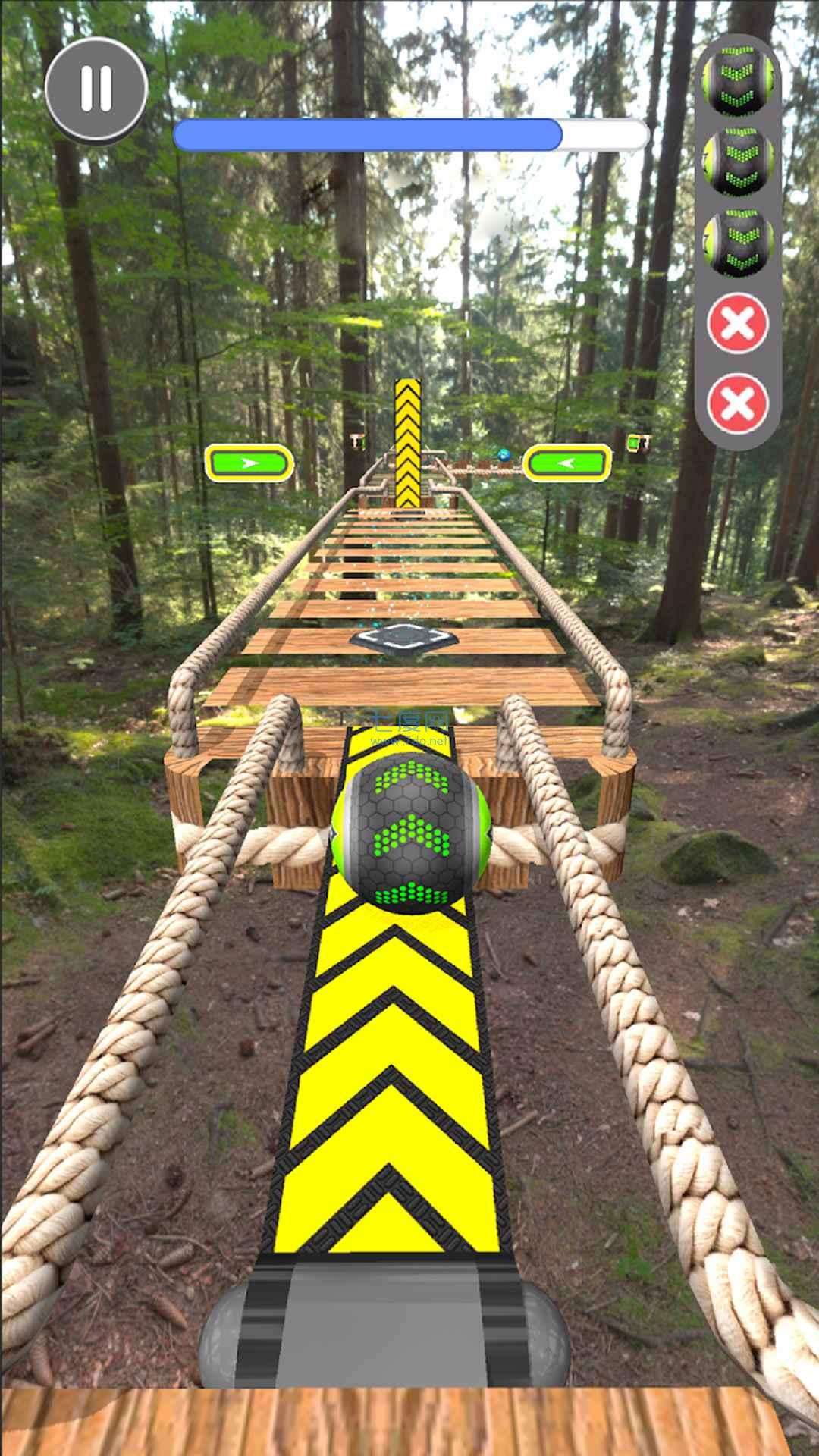Tap the green button with right-pointing arrow

pos(249,463)
